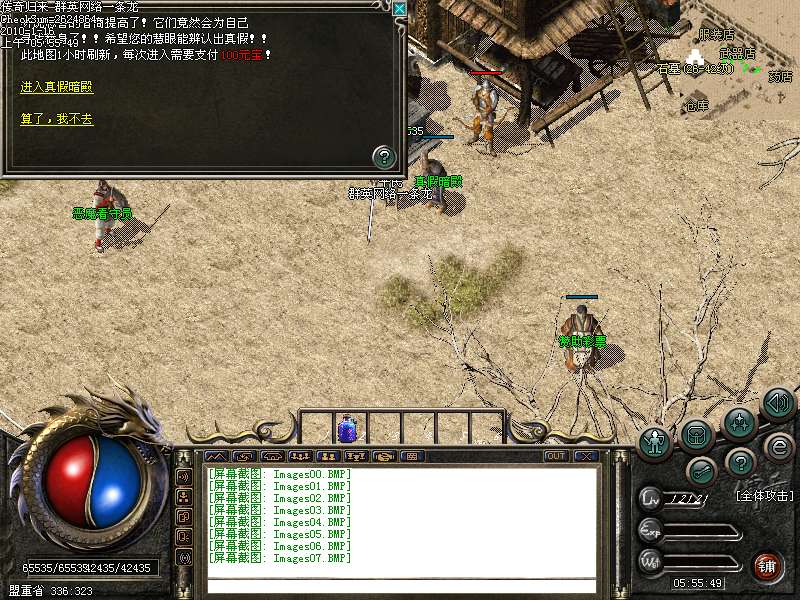Decline with the 算了,我不去 option

[56, 119]
